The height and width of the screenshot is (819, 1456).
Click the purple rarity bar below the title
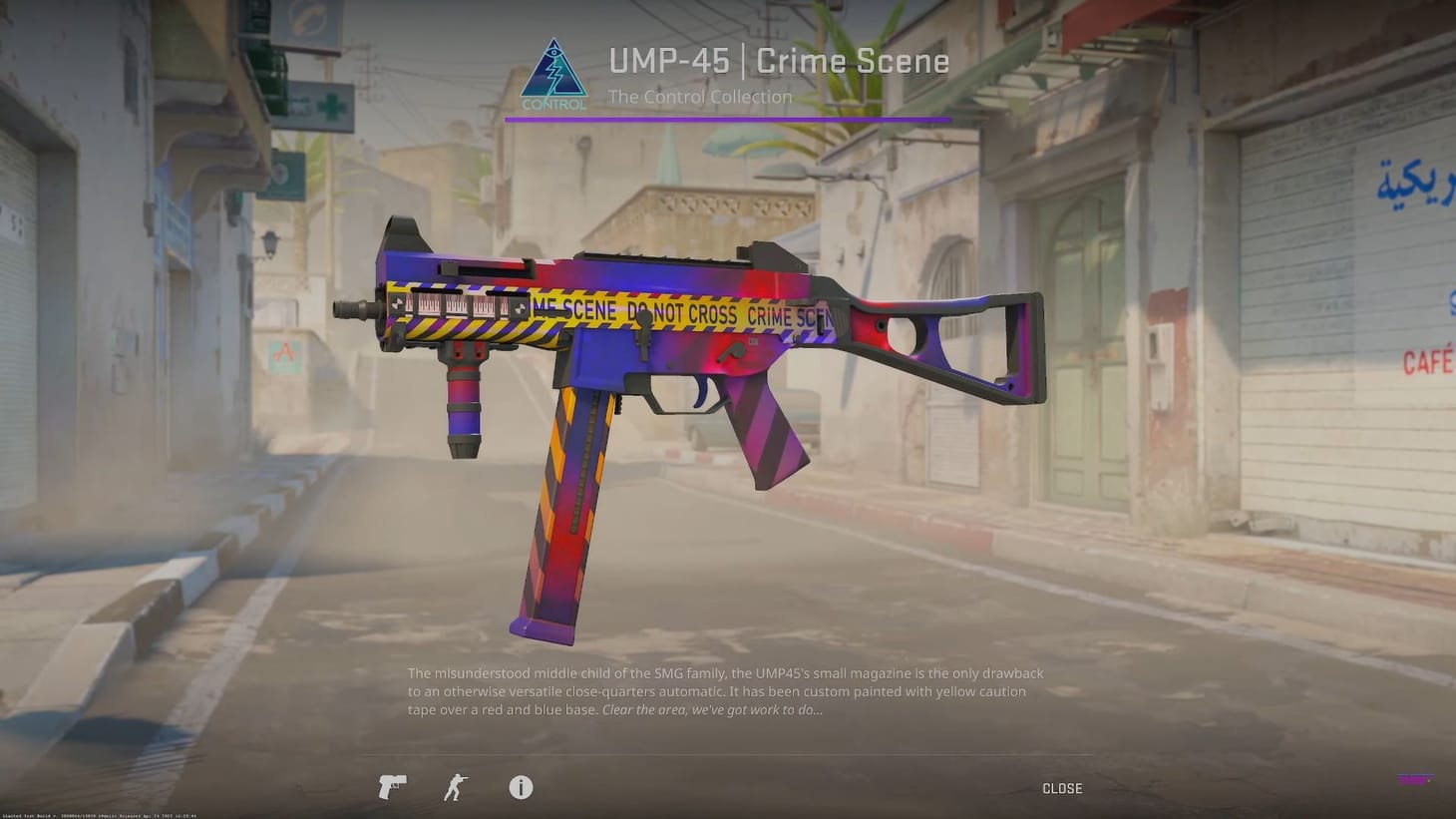pyautogui.click(x=728, y=119)
